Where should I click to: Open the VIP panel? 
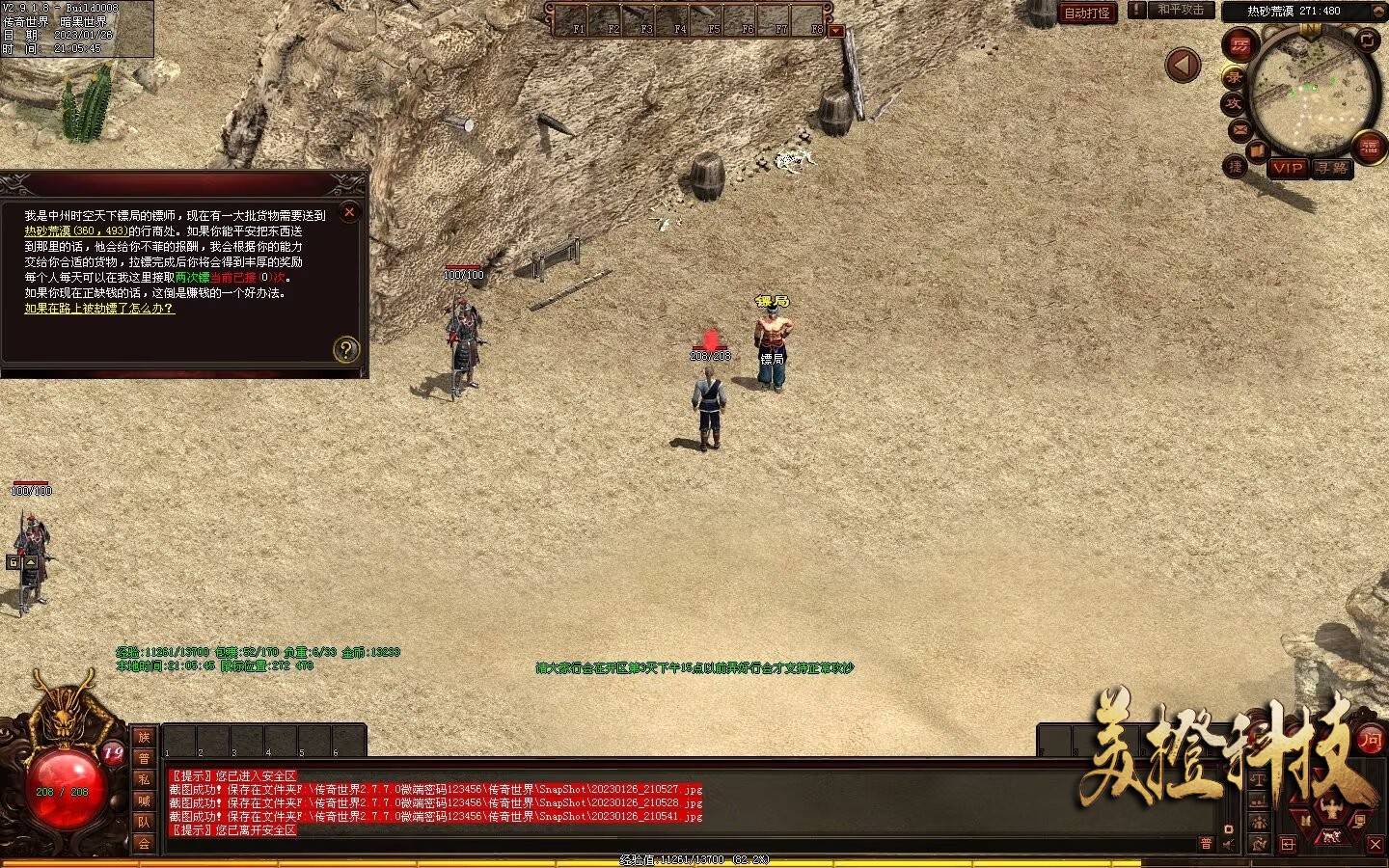point(1288,168)
